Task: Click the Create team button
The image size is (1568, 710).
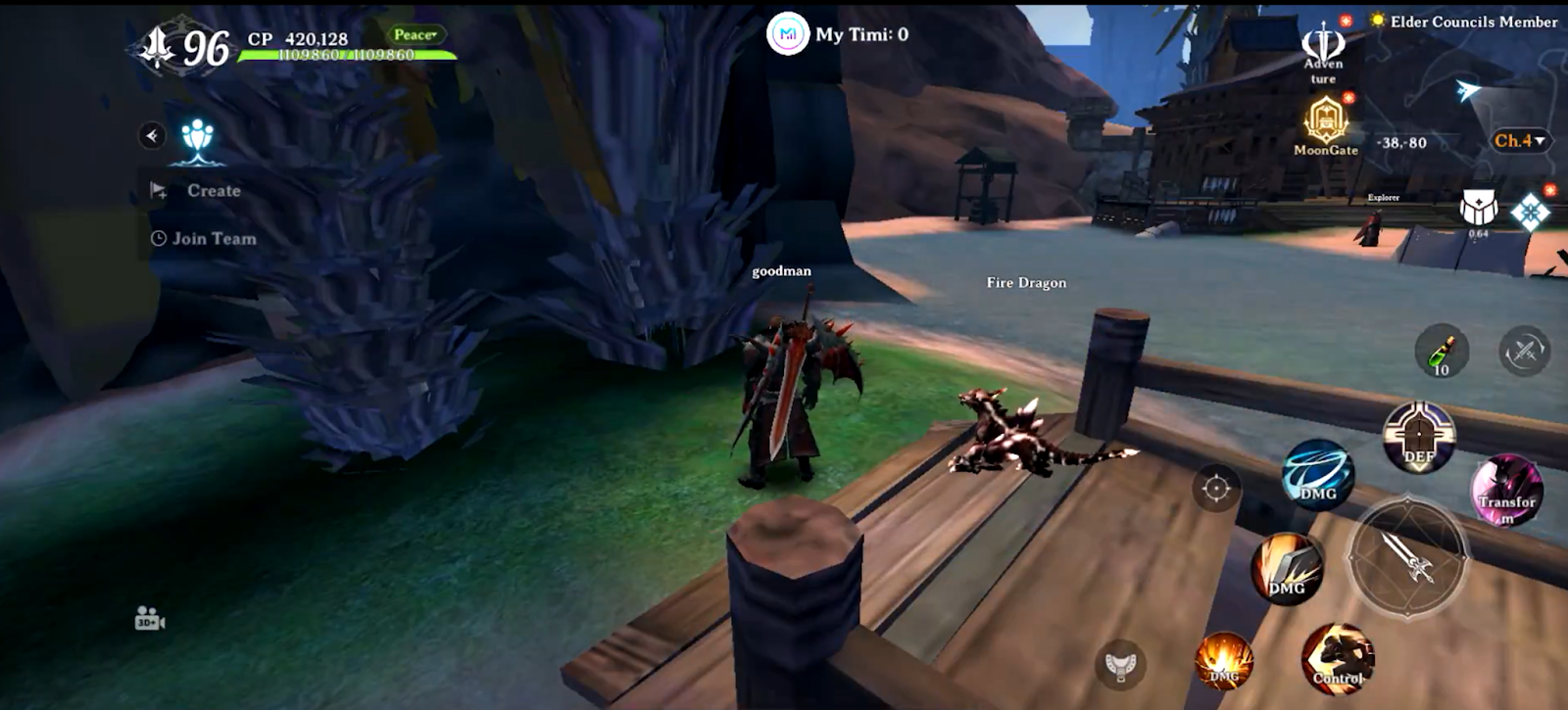Action: [213, 191]
